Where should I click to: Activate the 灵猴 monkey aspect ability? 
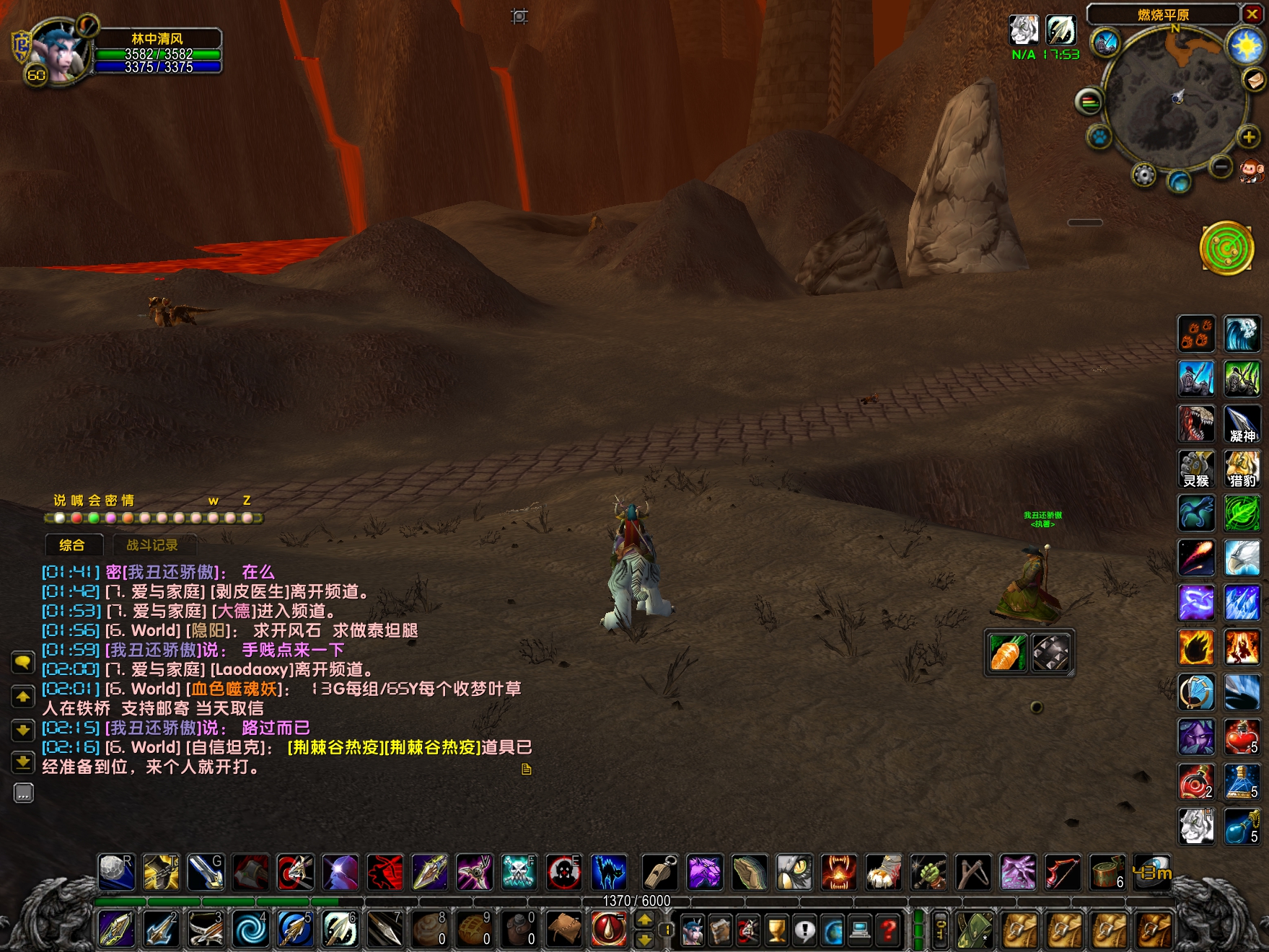pyautogui.click(x=1196, y=469)
